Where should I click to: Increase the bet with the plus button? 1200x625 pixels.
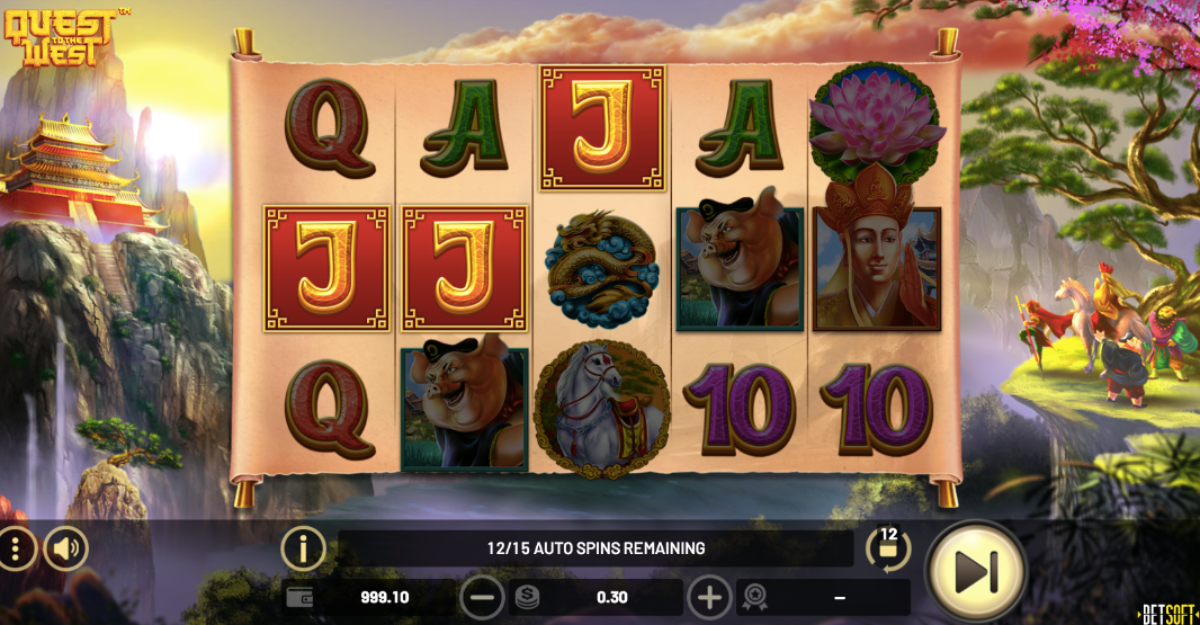coord(709,598)
